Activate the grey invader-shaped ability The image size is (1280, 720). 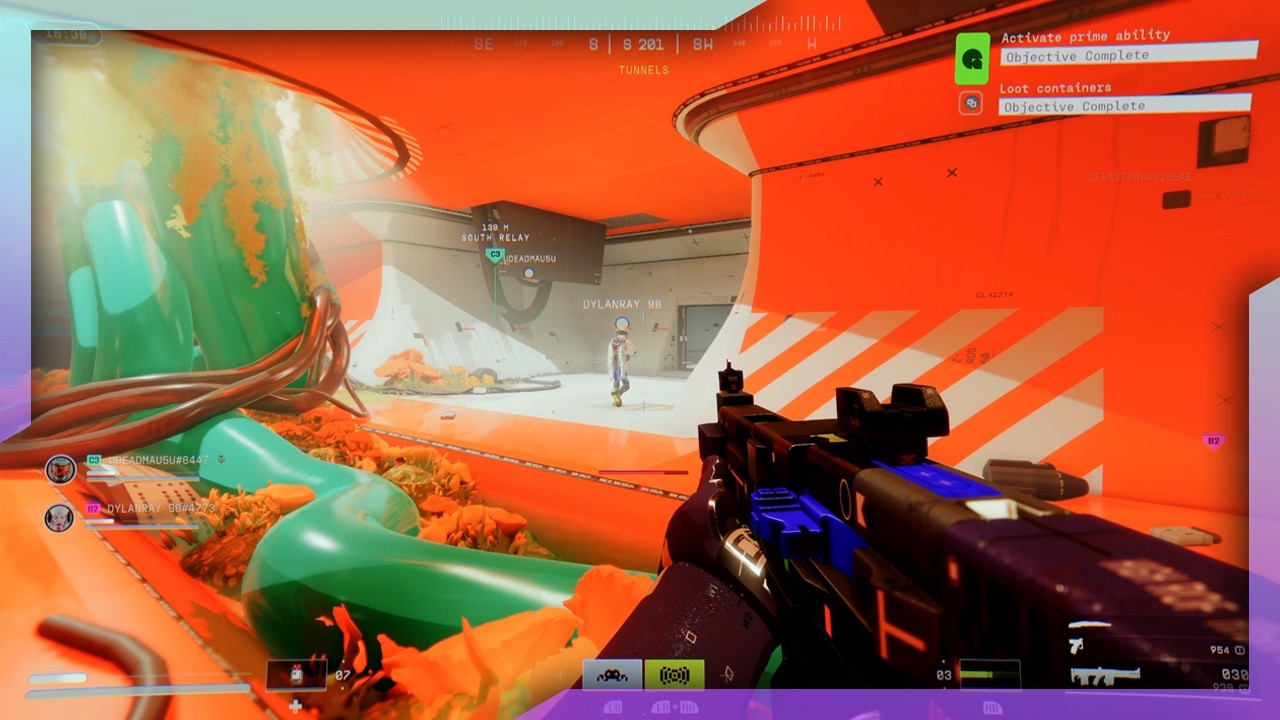click(612, 675)
